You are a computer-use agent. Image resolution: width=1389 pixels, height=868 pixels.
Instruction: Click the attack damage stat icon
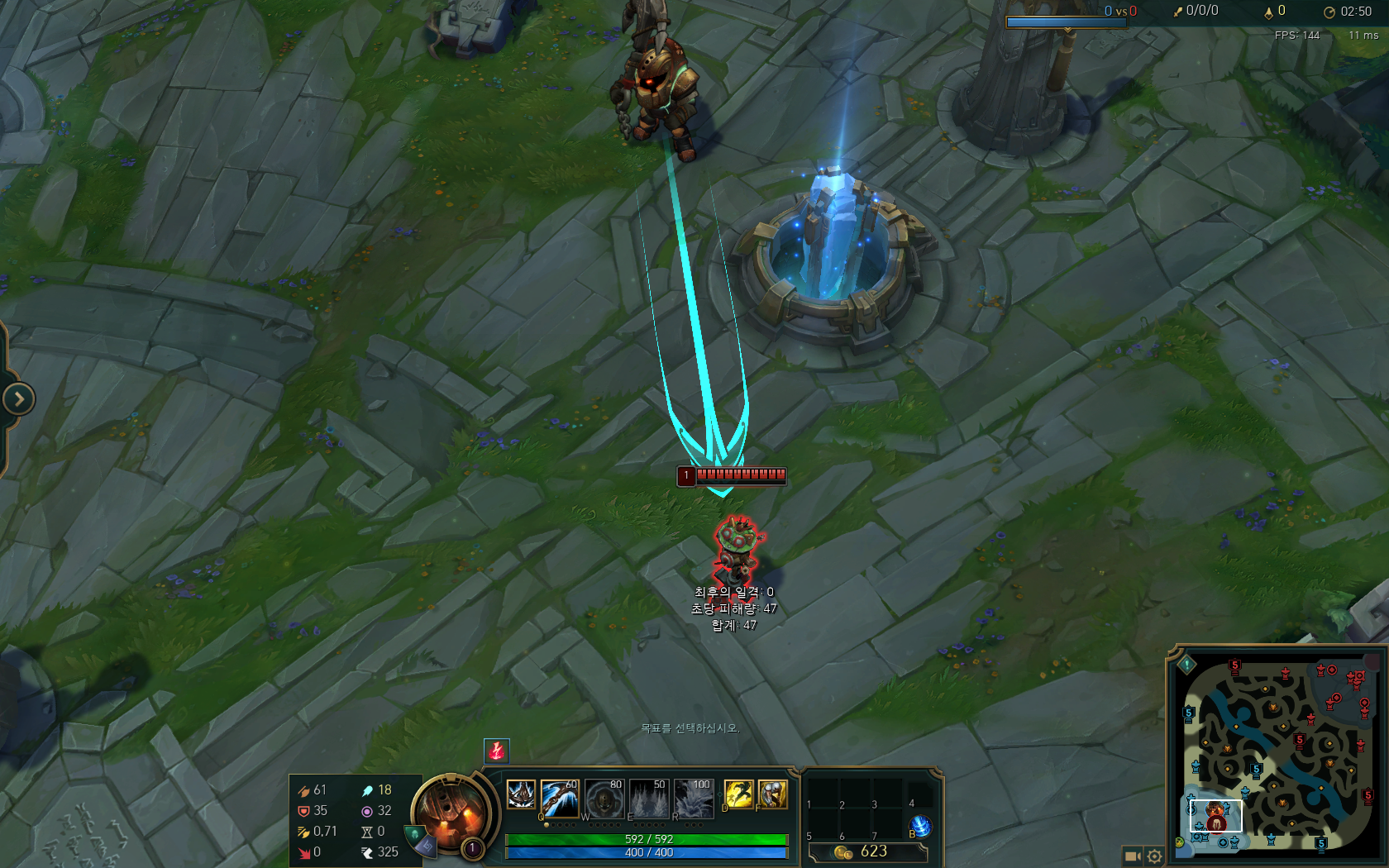pos(304,789)
